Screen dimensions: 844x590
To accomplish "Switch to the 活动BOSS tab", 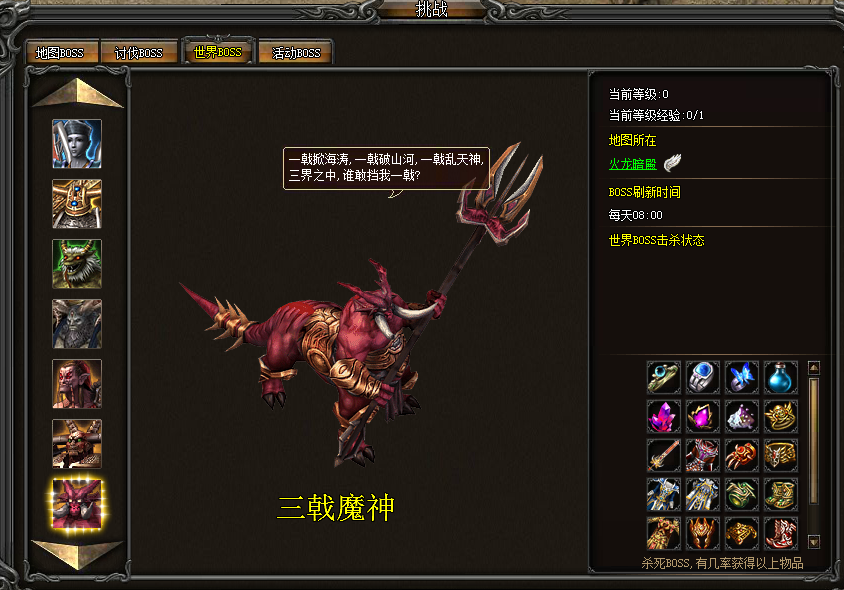I will pos(296,53).
